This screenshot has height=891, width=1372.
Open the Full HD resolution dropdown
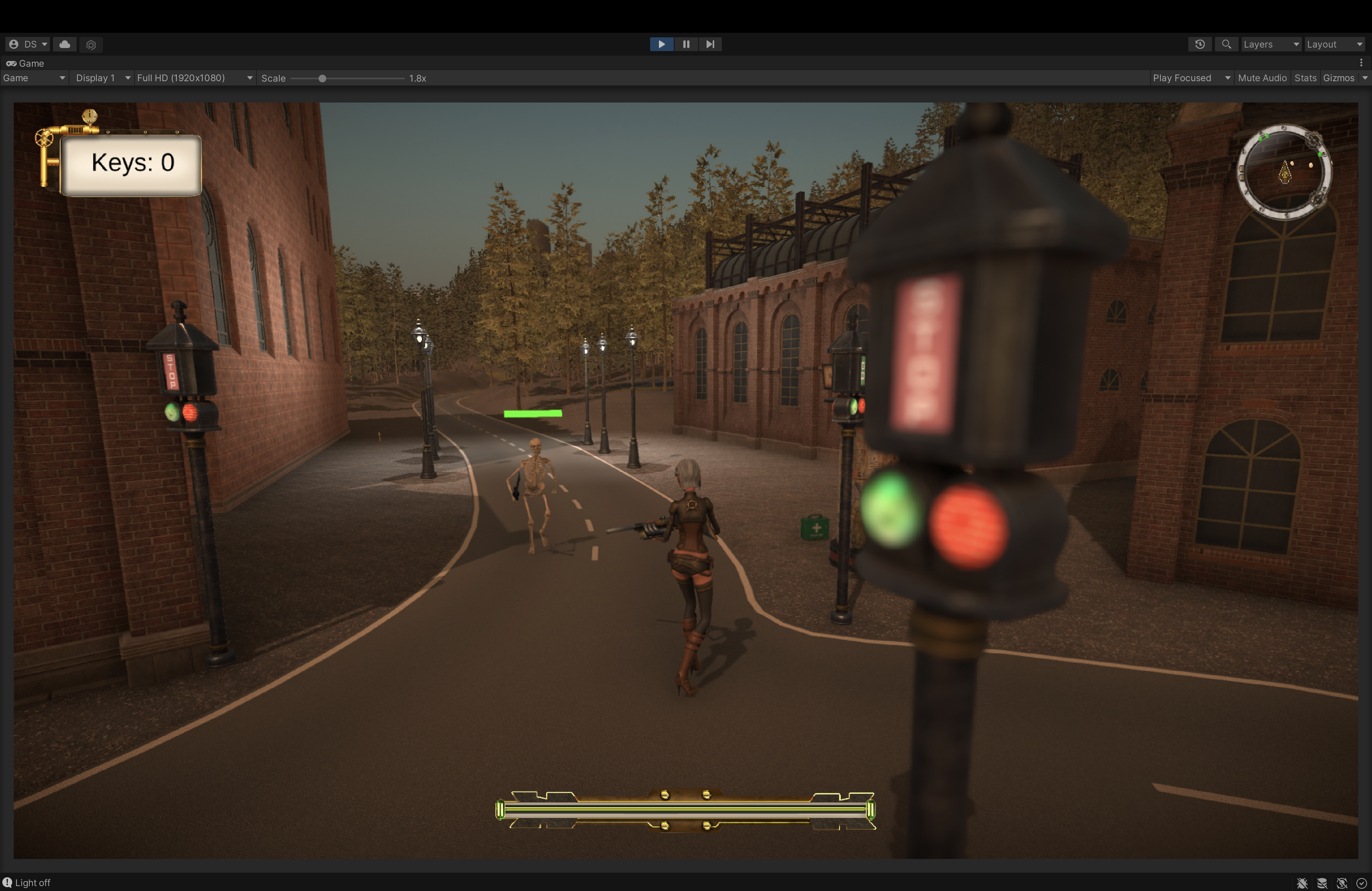[x=194, y=78]
